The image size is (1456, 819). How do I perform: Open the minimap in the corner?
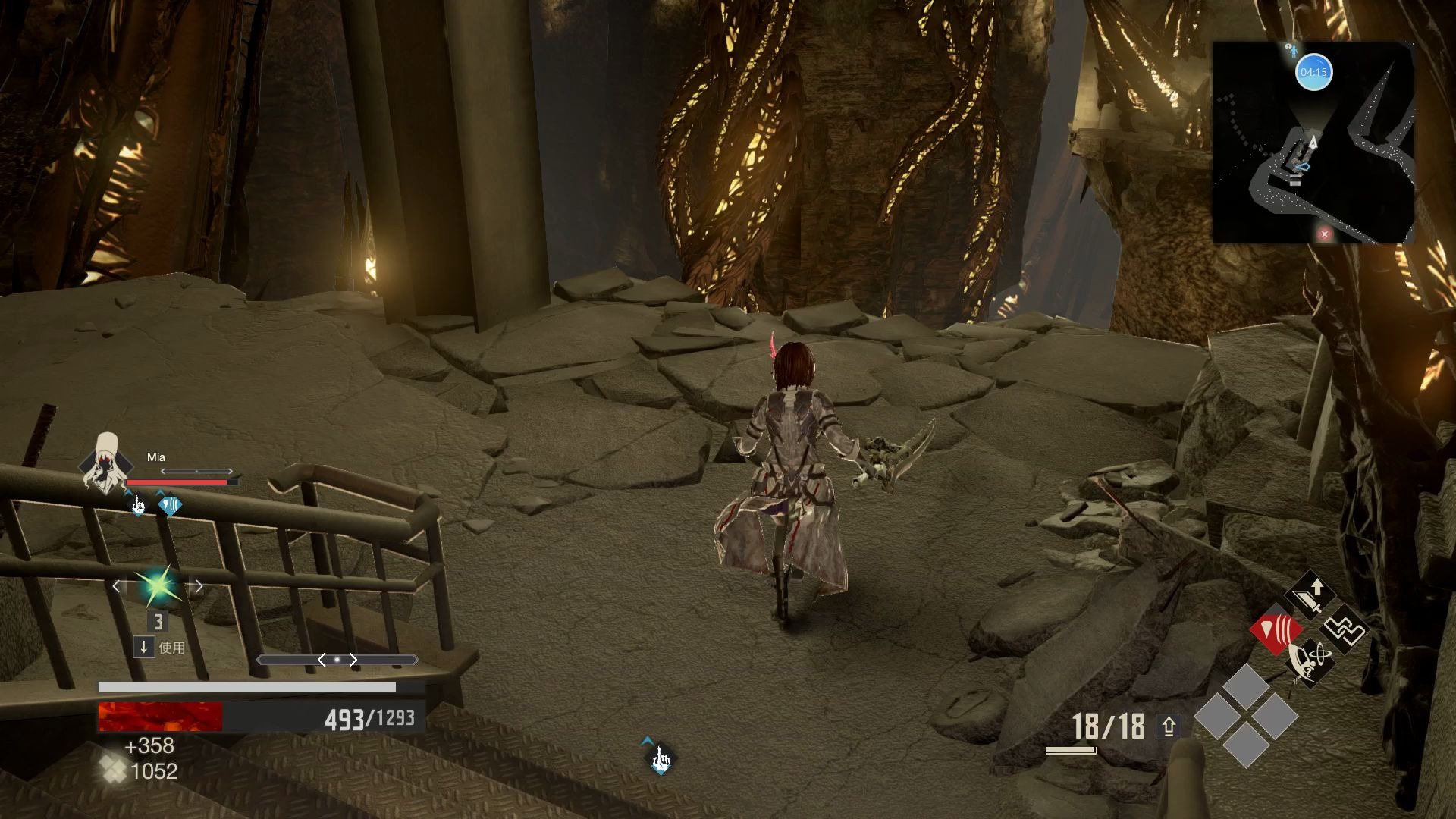[x=1313, y=143]
